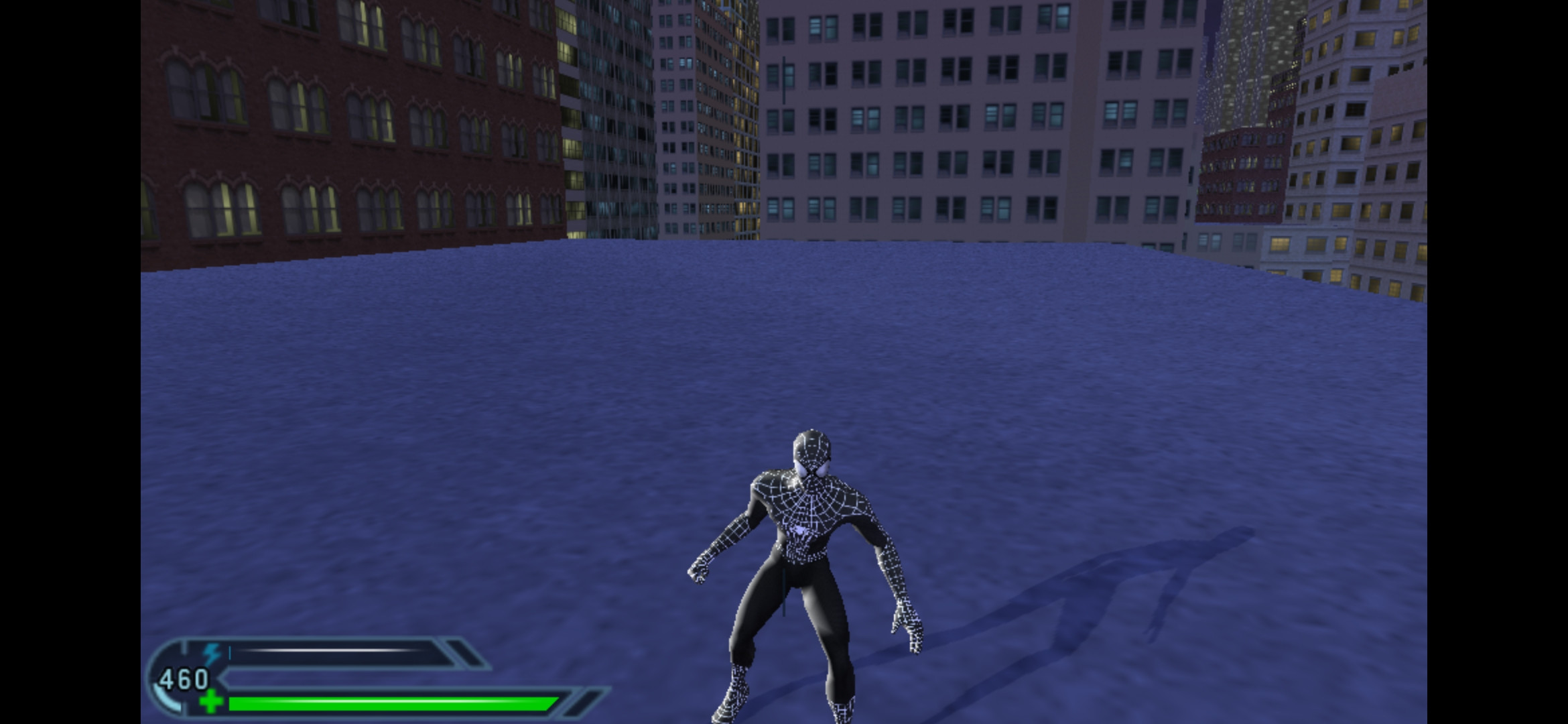Screen dimensions: 1568x724
Task: Click the tick mark on the energy meter
Action: 230,652
